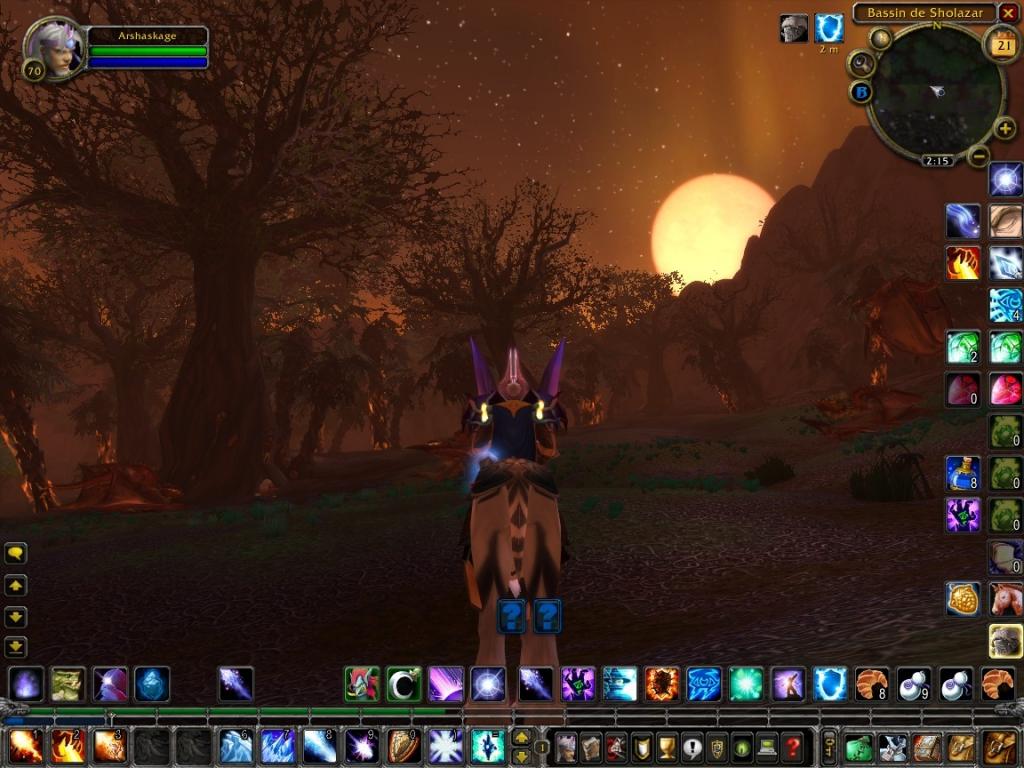The image size is (1024, 768).
Task: Open the tracking magnifier button on minimap
Action: 860,64
